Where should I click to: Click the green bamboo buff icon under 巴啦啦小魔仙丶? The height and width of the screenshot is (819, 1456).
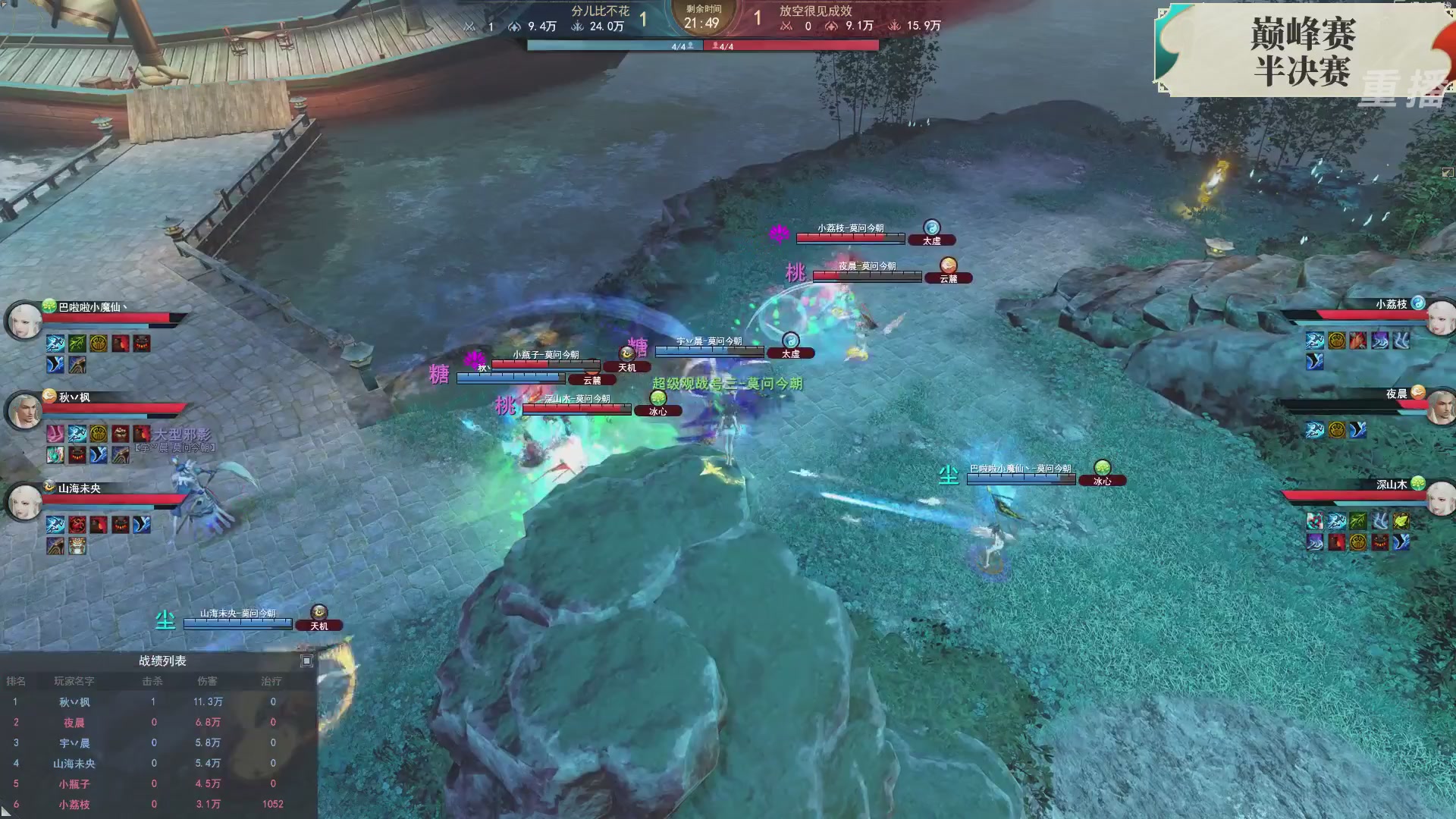pos(77,344)
